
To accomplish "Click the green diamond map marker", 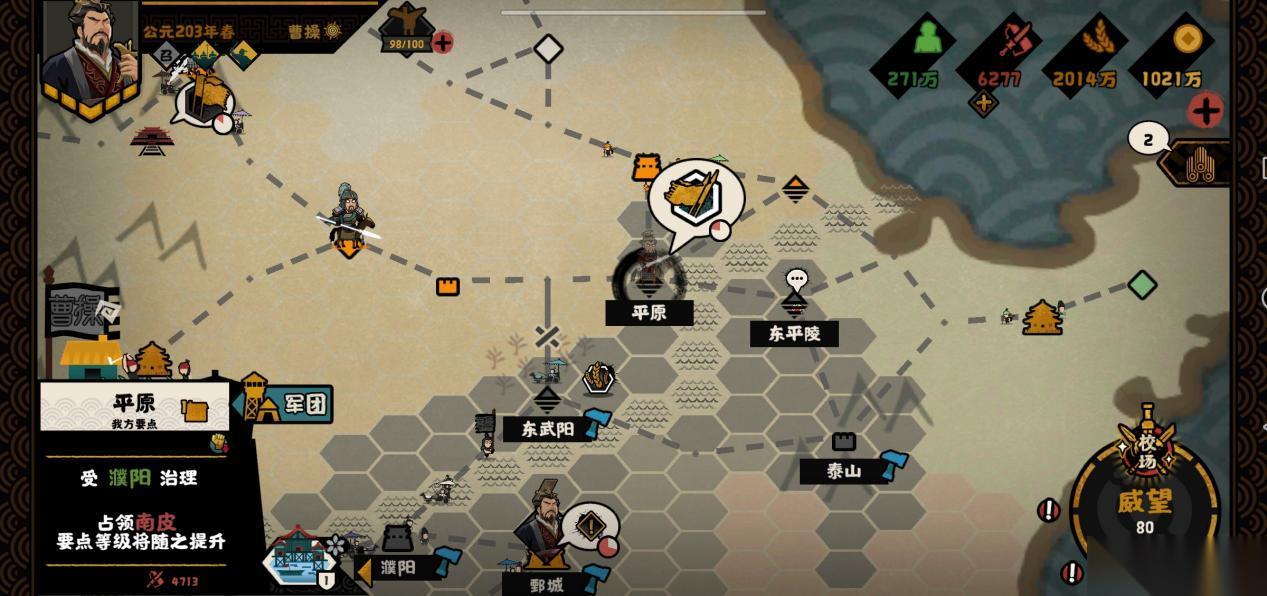I will click(1142, 285).
